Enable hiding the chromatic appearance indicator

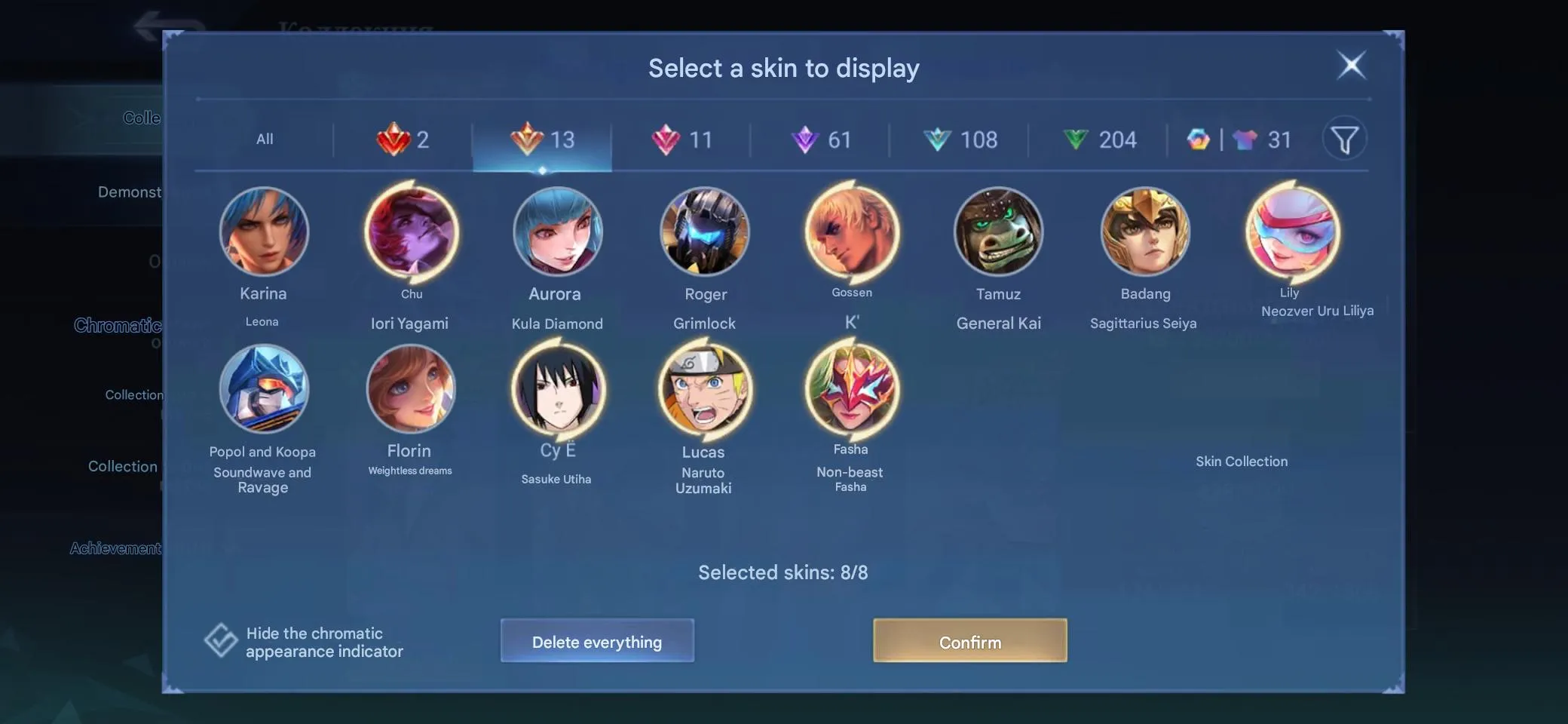[x=219, y=641]
